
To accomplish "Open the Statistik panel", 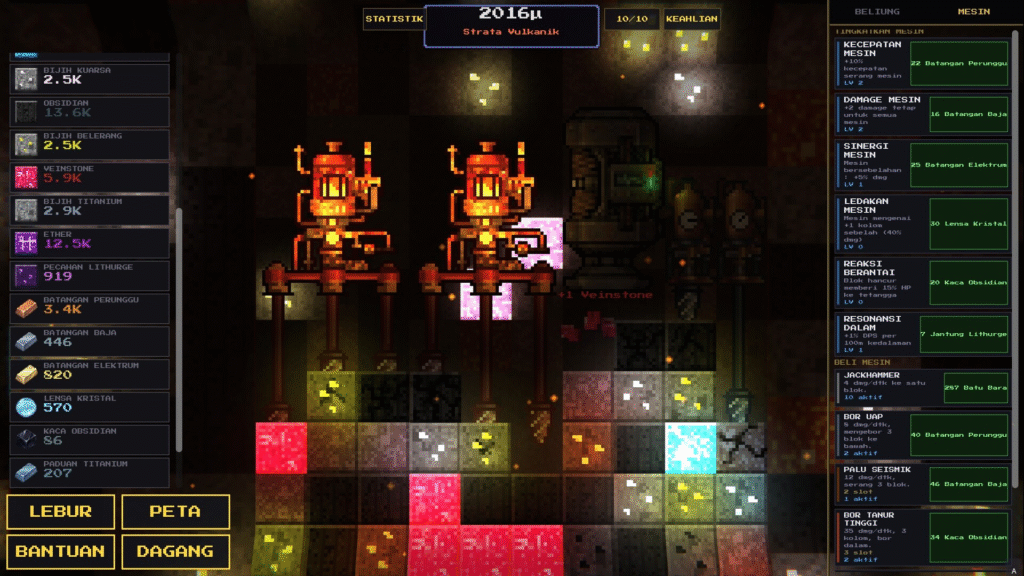I will 394,19.
